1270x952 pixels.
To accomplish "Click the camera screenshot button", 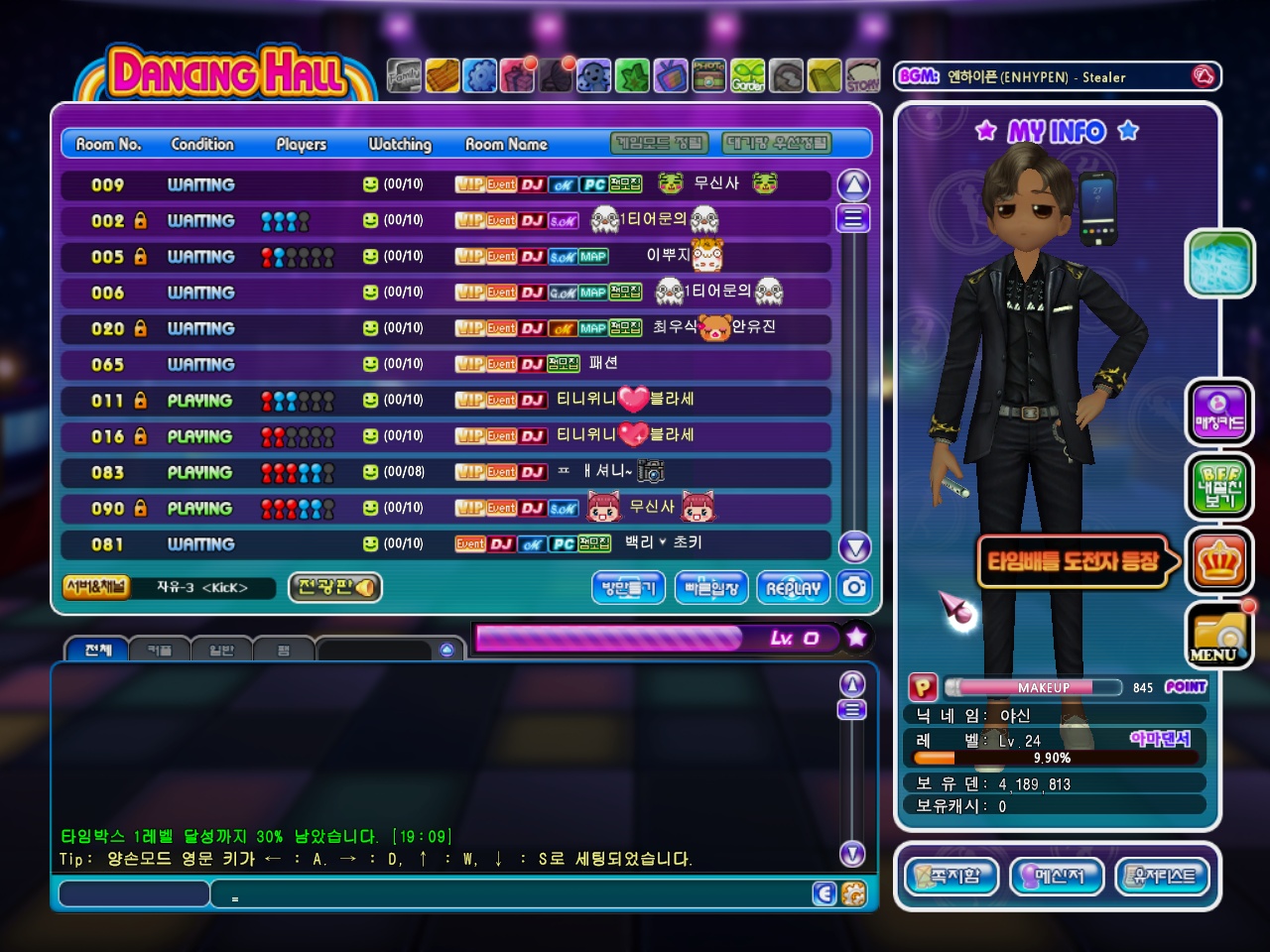I will coord(854,587).
